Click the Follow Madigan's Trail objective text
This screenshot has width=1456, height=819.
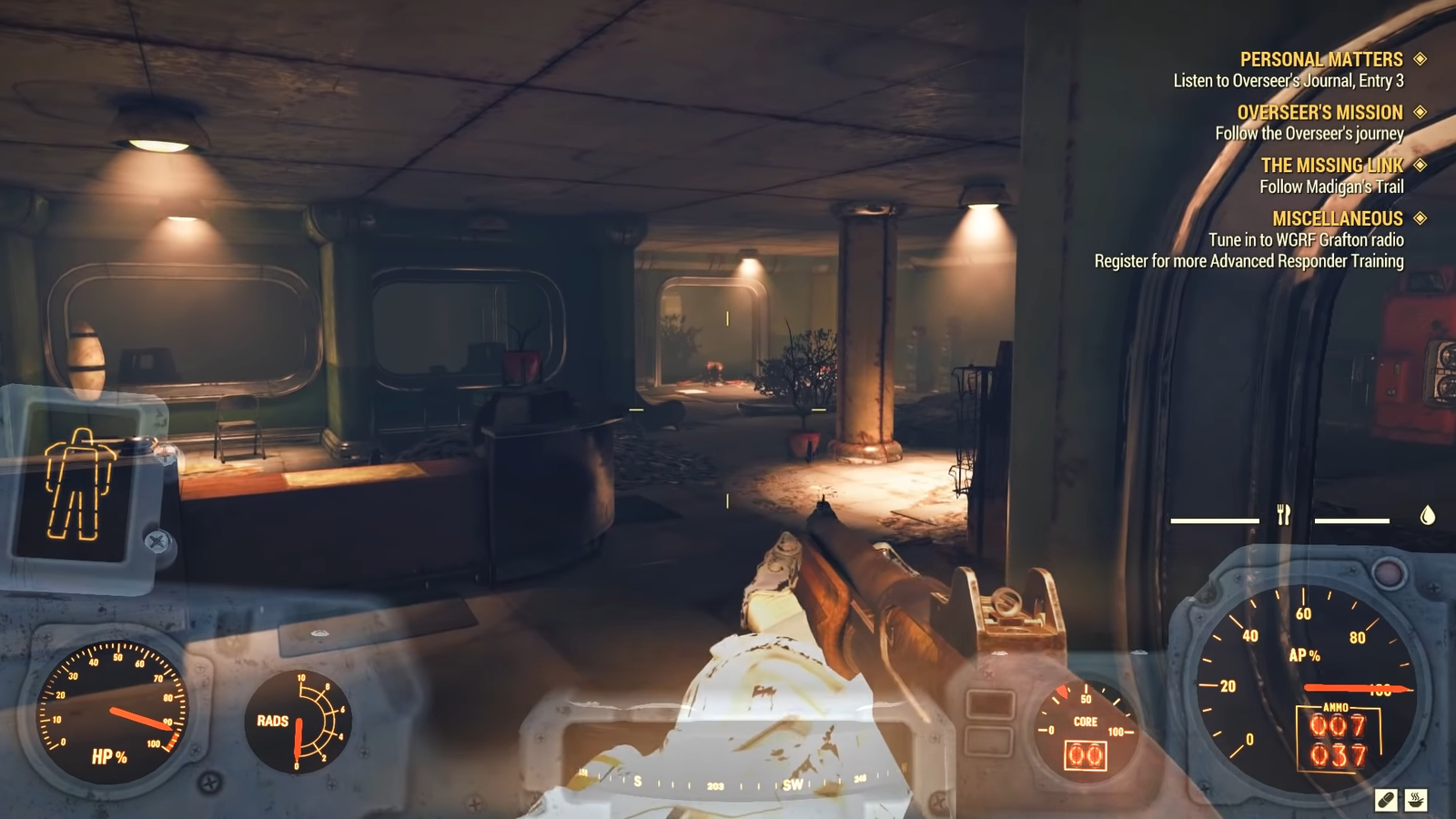tap(1334, 185)
